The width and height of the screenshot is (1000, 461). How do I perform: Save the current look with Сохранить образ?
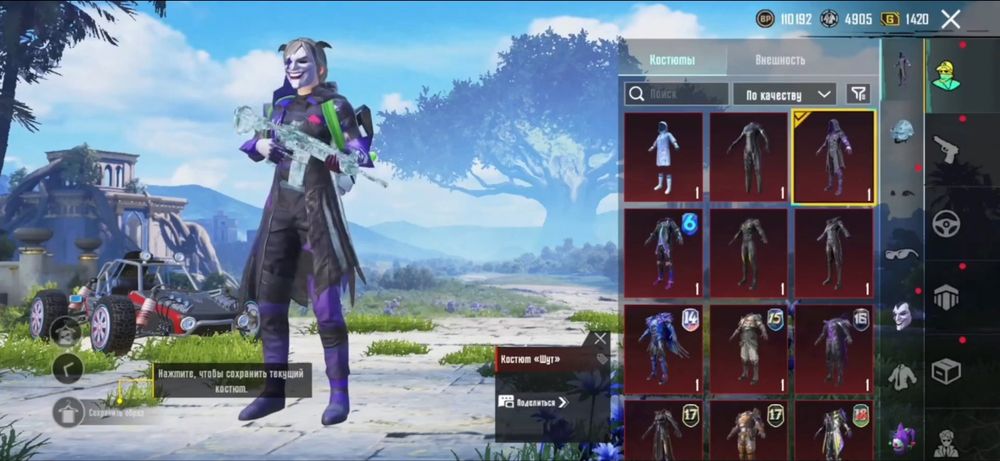(68, 412)
